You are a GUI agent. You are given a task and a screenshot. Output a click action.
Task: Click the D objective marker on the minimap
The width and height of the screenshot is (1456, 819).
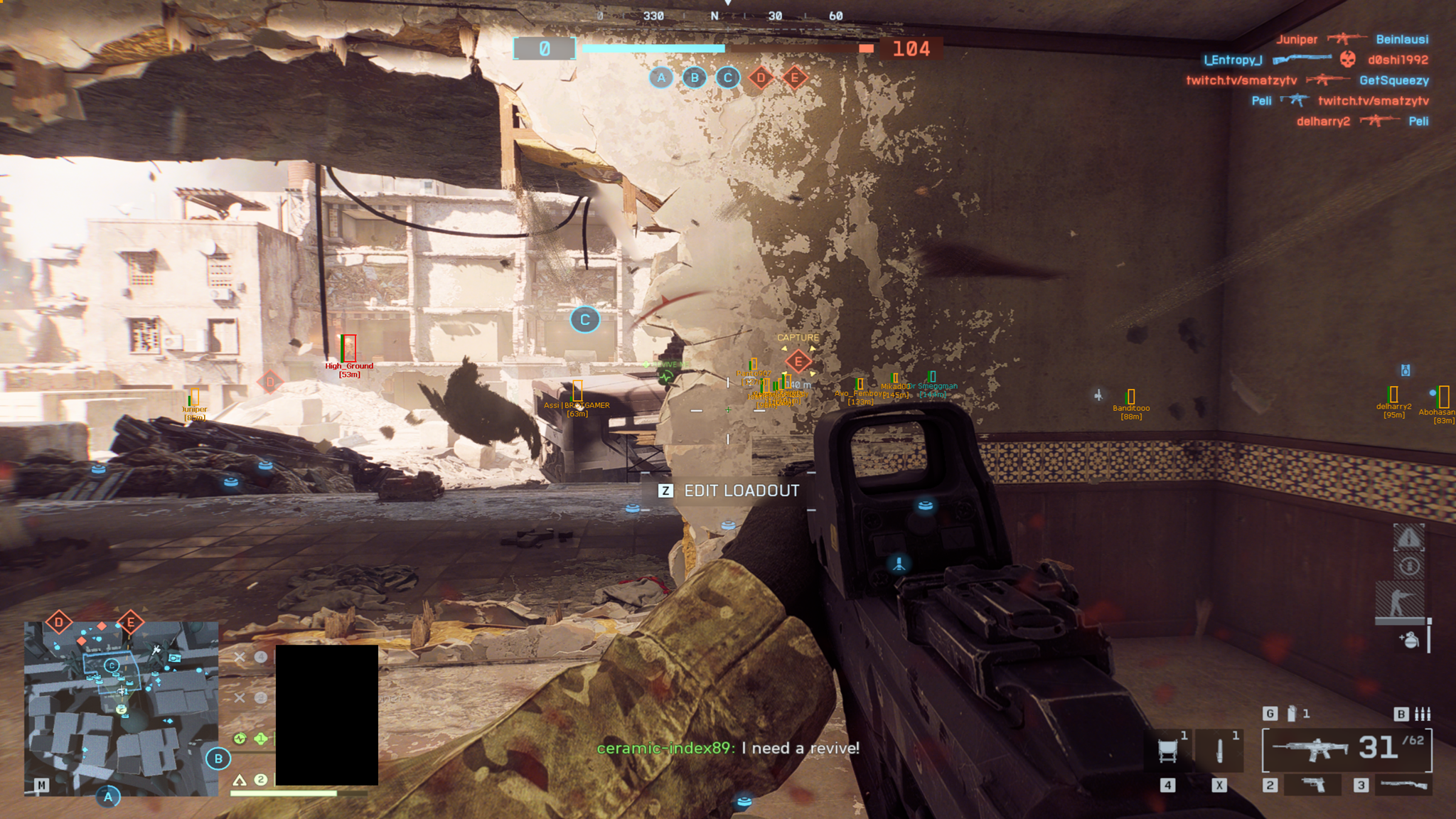coord(59,623)
